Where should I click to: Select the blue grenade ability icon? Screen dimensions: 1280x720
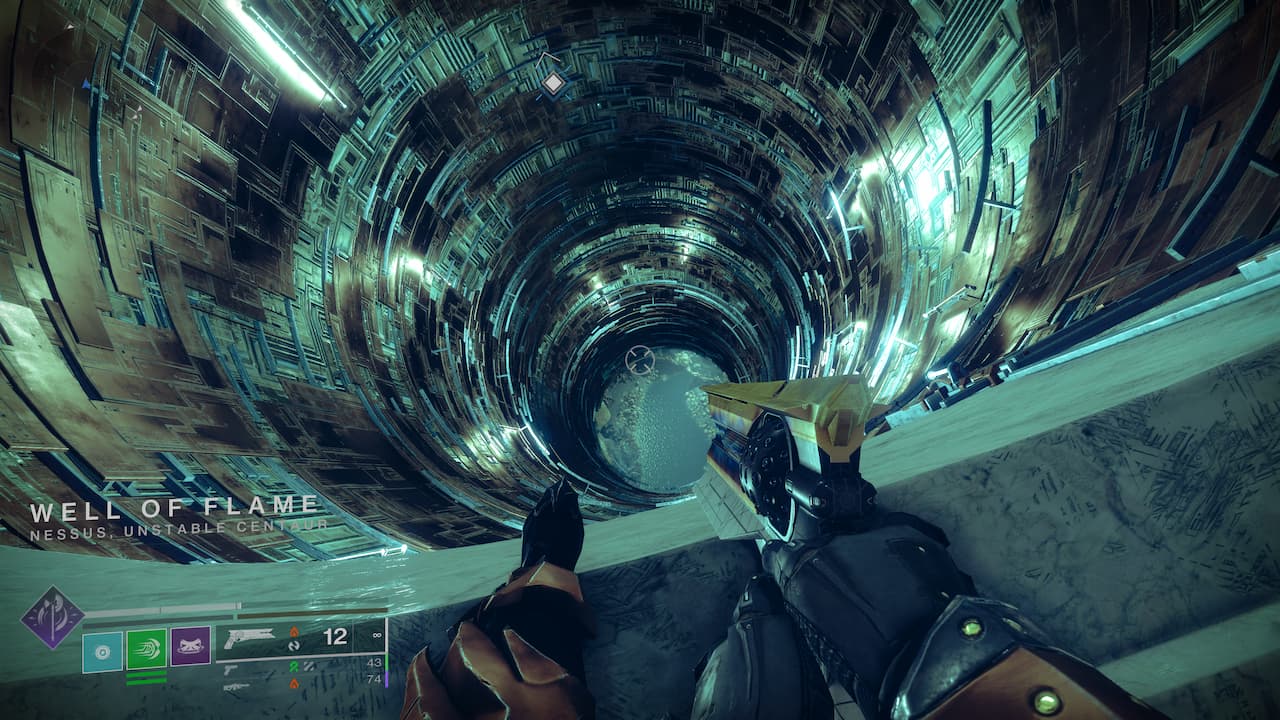click(x=102, y=650)
